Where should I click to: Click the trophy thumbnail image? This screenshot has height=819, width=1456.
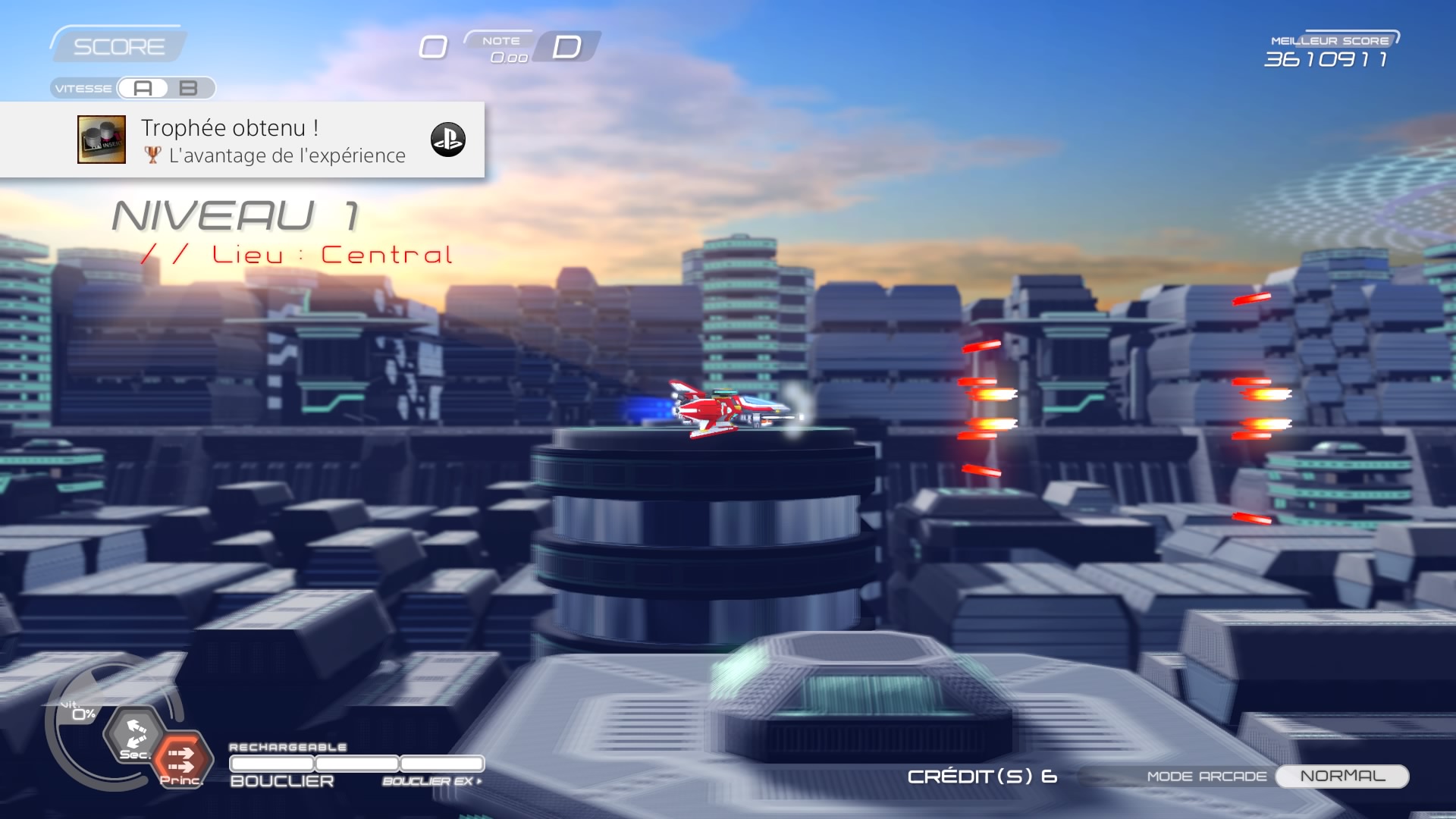click(102, 140)
